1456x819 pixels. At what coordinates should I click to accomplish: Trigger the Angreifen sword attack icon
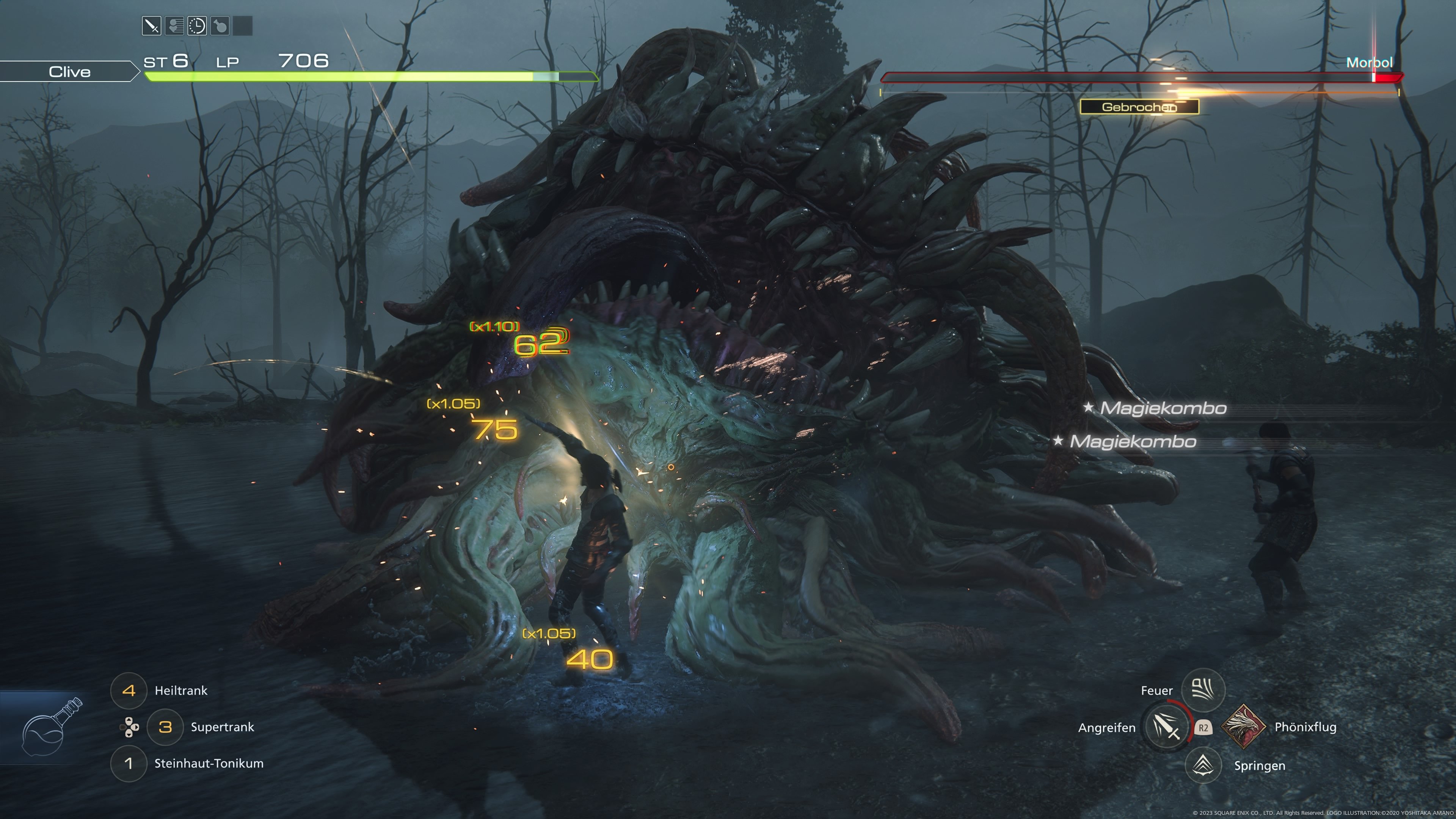pos(1166,727)
